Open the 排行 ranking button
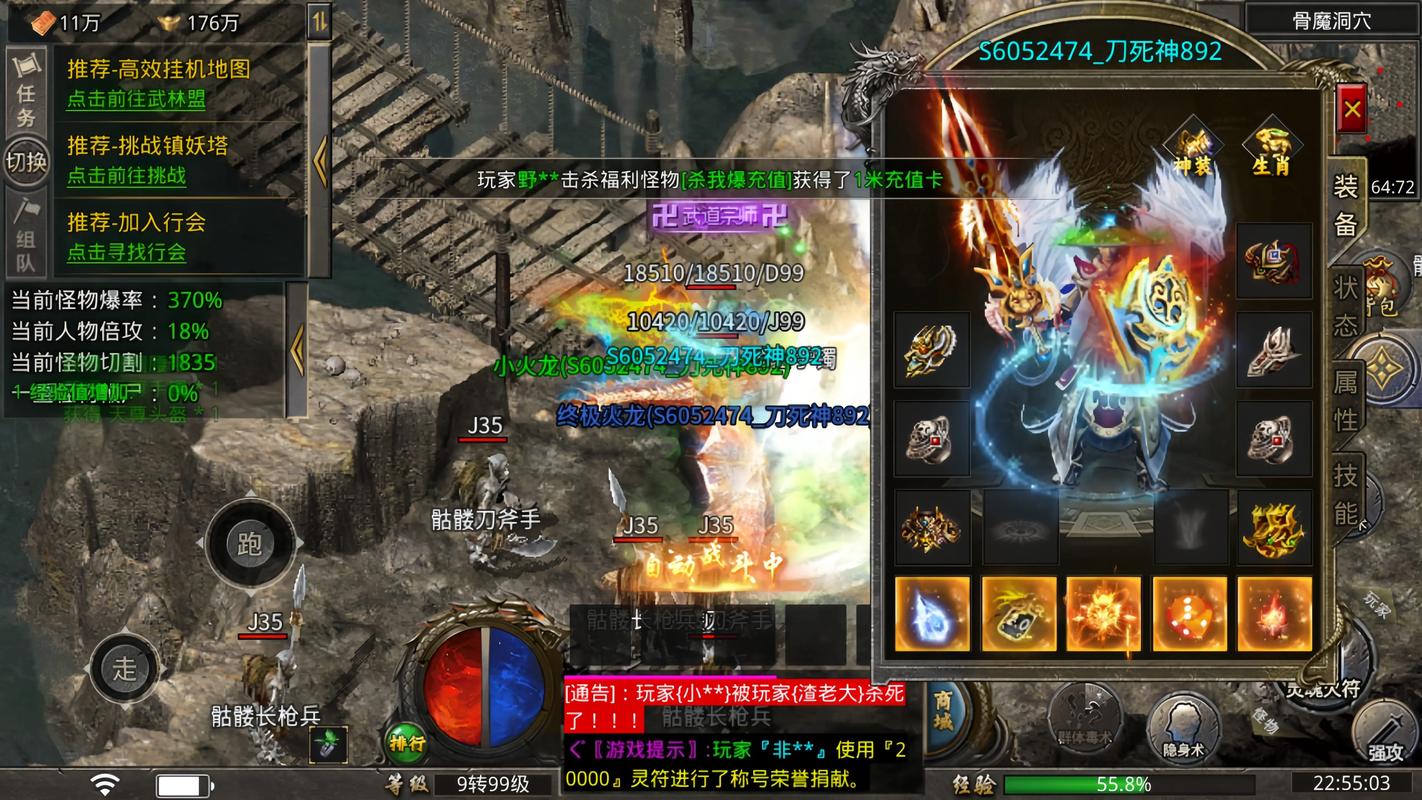Viewport: 1422px width, 800px height. click(407, 743)
